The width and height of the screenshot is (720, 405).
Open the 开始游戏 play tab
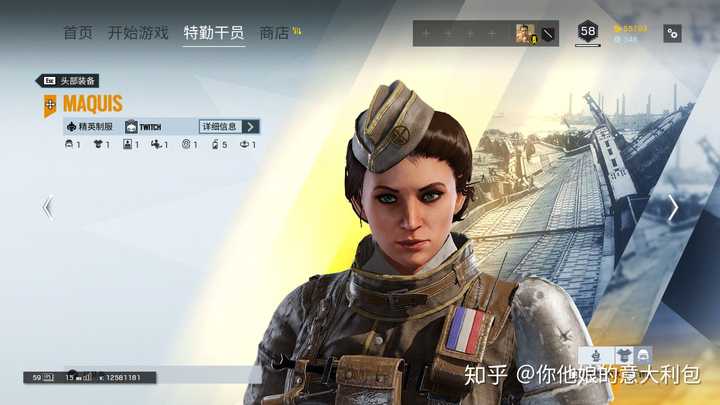138,33
